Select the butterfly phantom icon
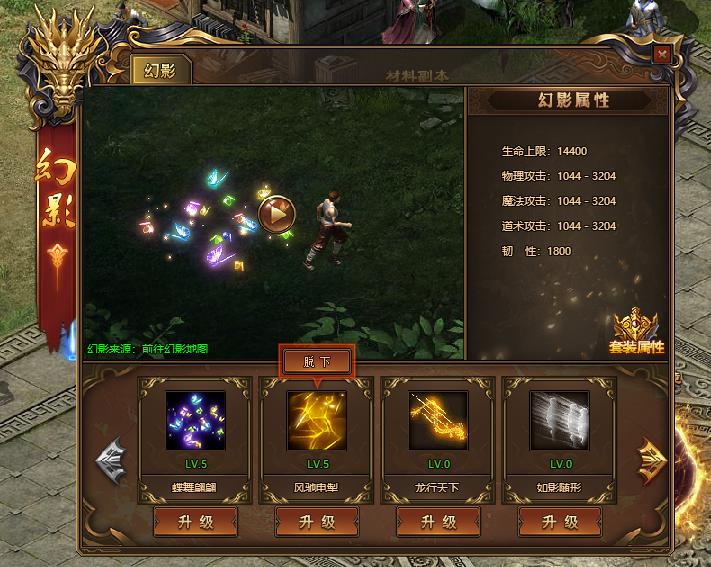711x567 pixels. click(x=193, y=420)
